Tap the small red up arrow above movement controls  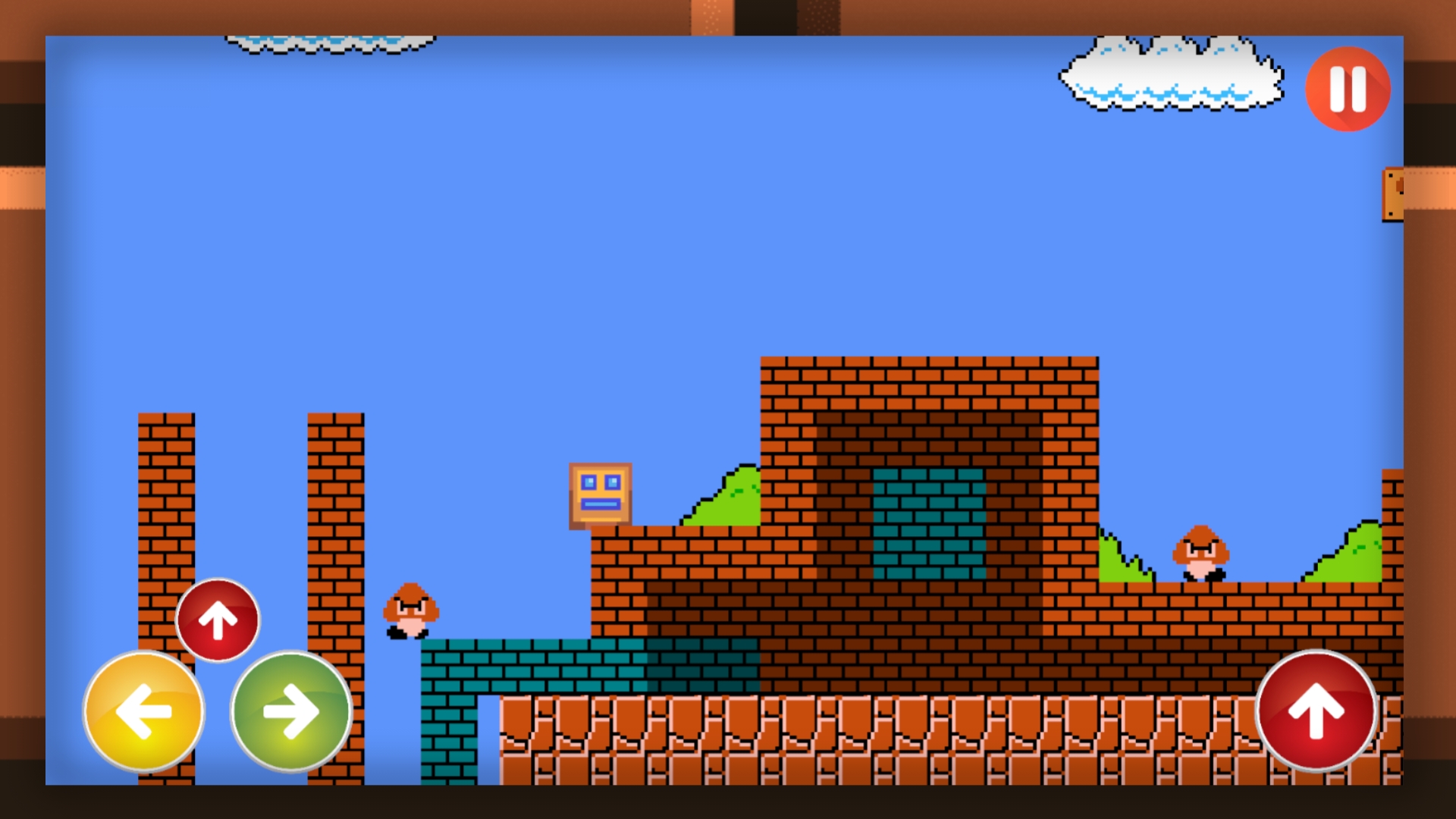[218, 620]
